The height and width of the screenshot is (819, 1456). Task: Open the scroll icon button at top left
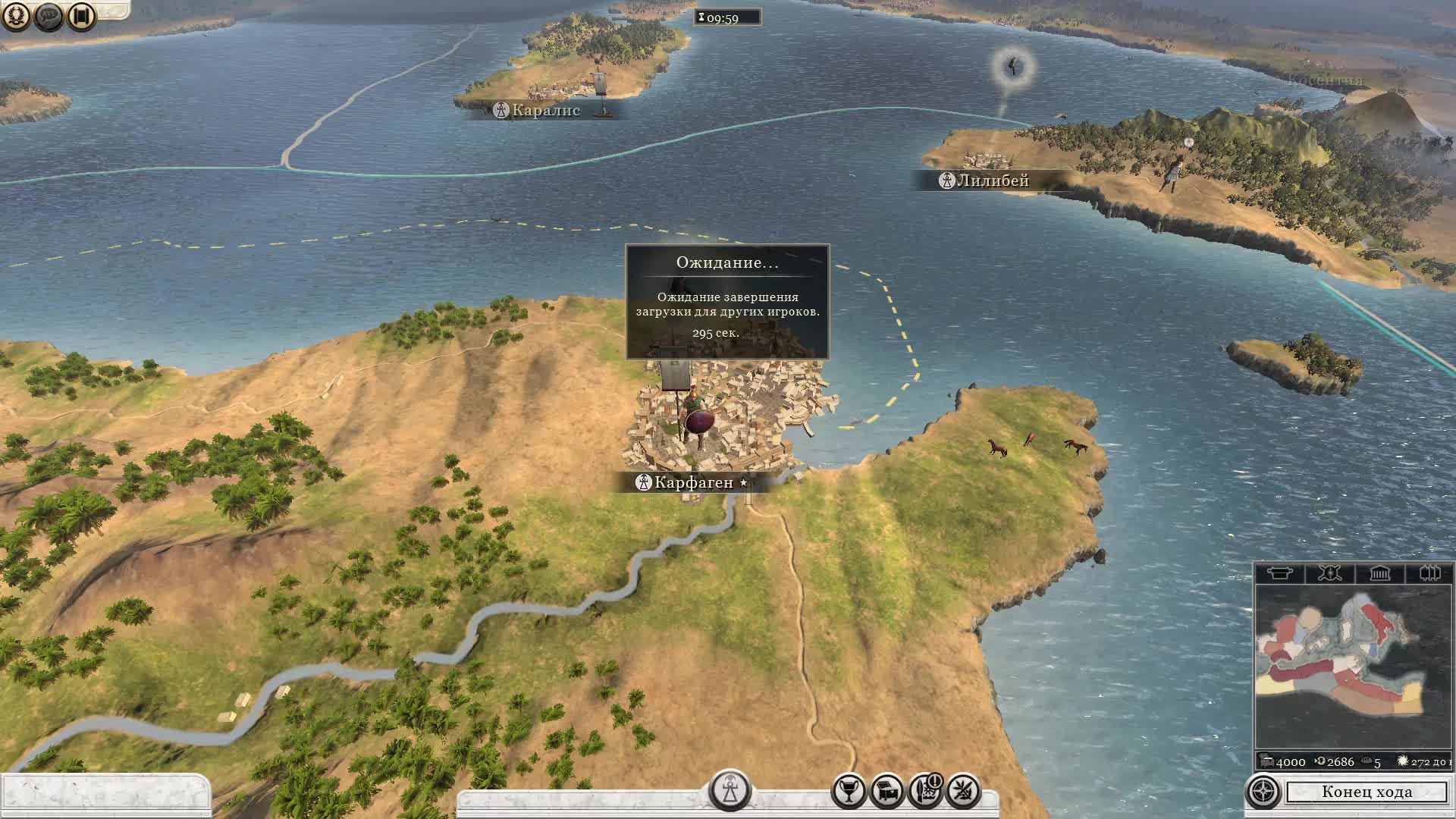82,16
